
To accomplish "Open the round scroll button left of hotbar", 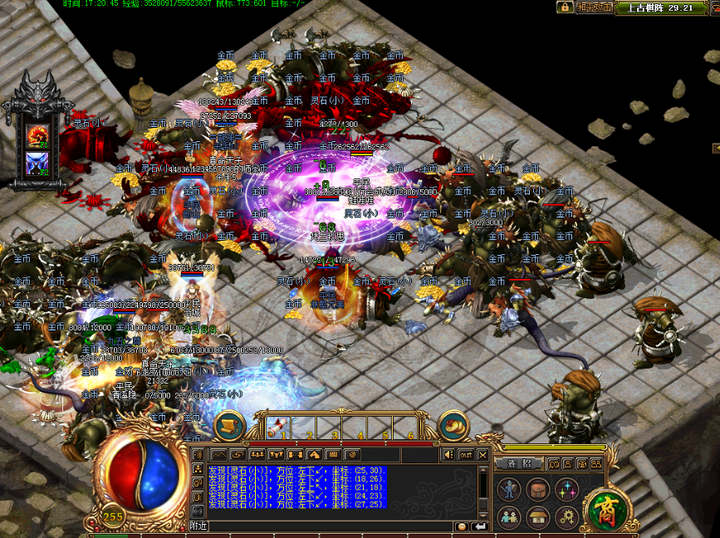I will tap(230, 425).
